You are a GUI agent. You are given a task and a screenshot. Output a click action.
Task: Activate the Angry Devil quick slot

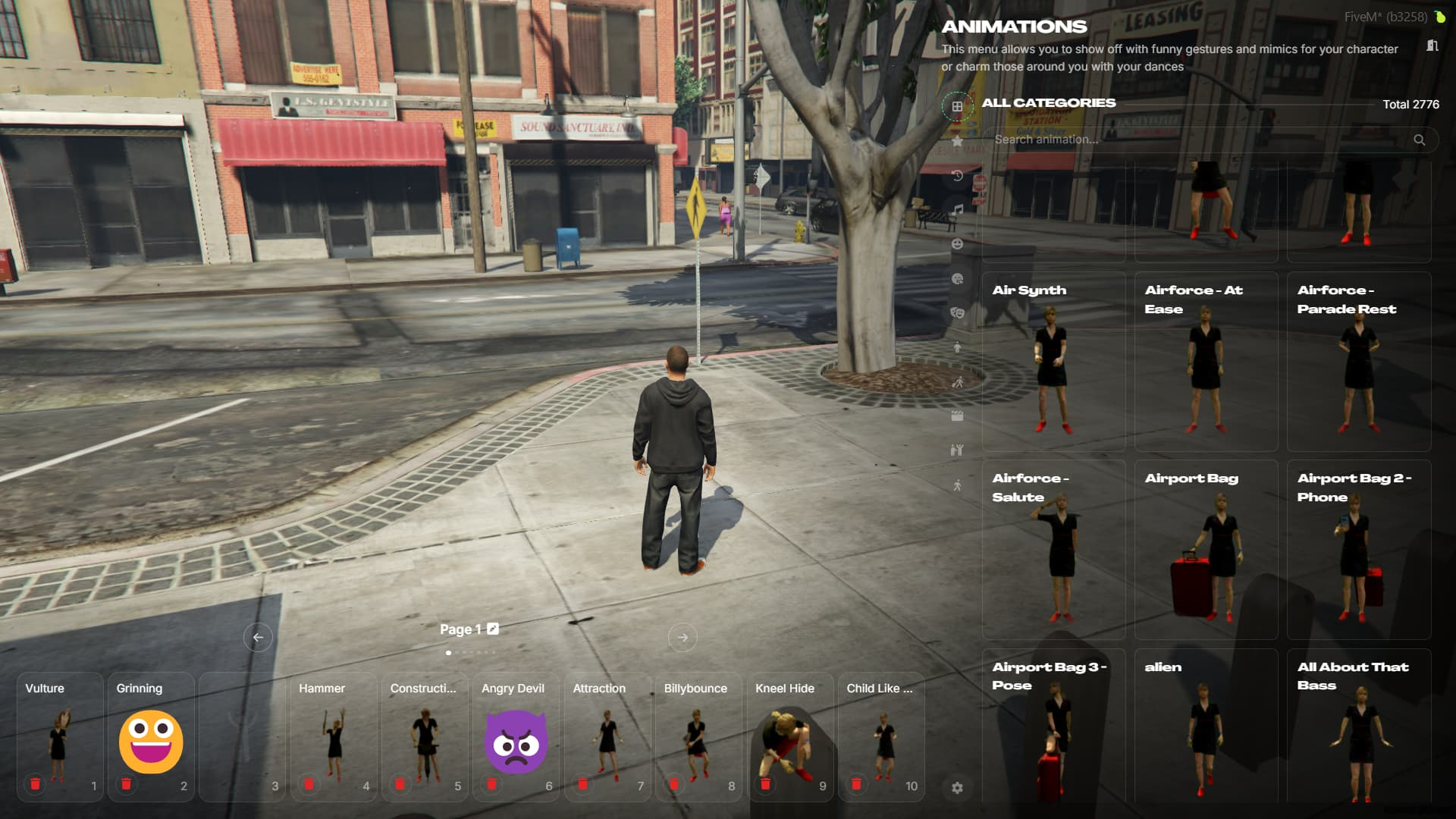[516, 739]
